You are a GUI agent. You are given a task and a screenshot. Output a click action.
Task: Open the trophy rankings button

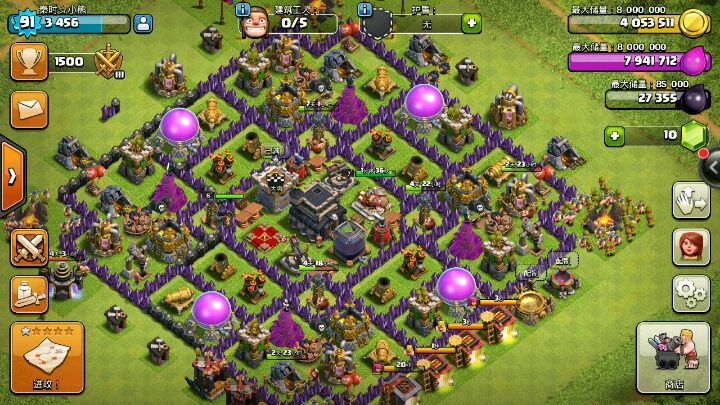tap(28, 62)
